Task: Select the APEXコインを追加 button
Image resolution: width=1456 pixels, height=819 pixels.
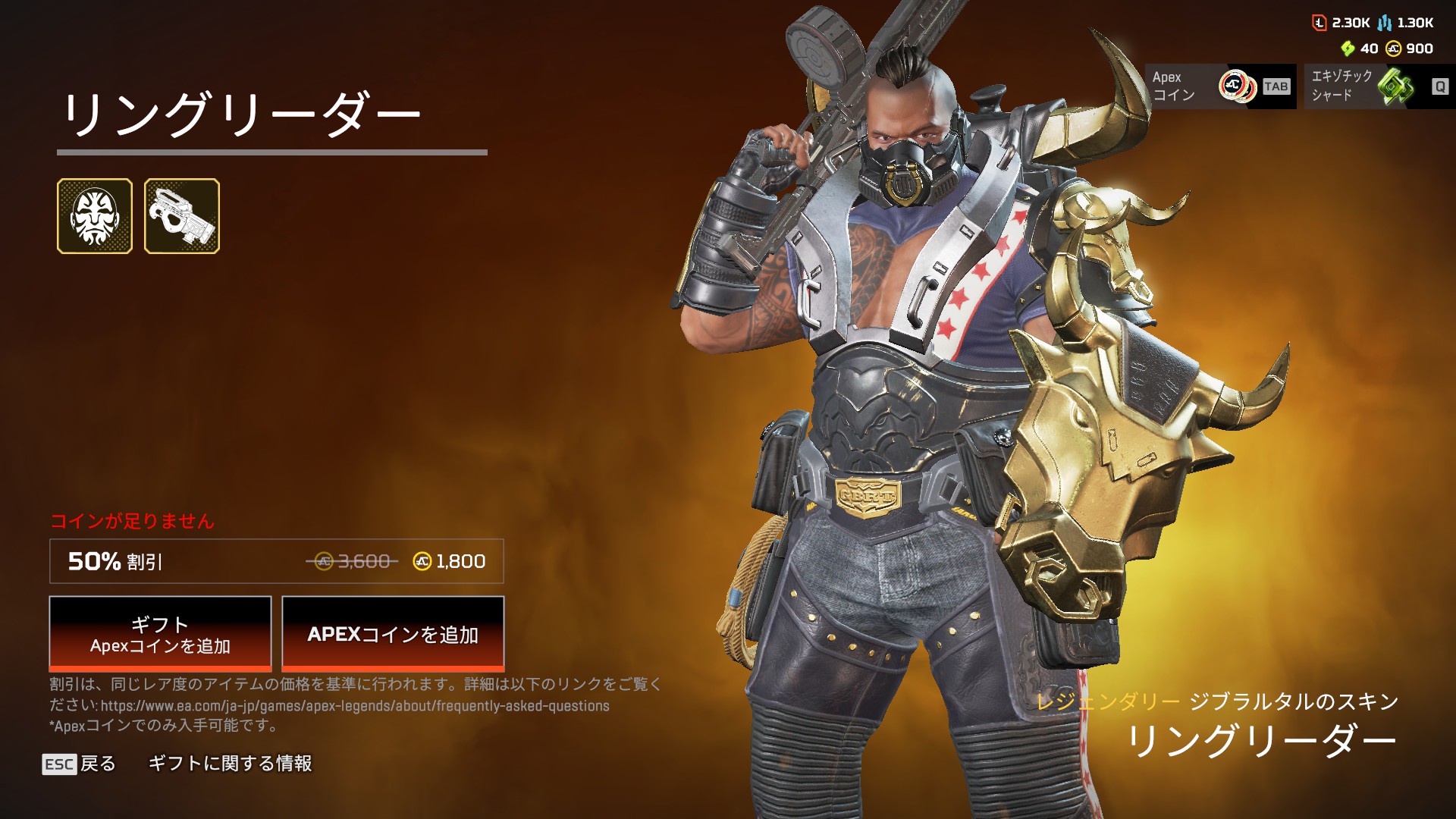Action: click(393, 634)
